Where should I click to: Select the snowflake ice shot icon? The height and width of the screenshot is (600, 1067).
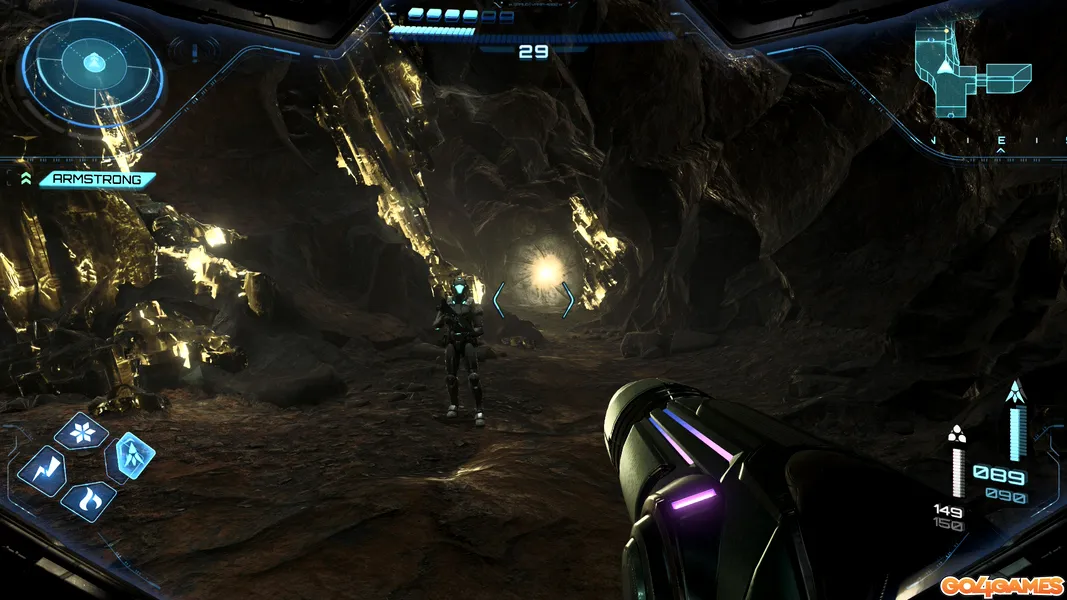click(x=81, y=431)
